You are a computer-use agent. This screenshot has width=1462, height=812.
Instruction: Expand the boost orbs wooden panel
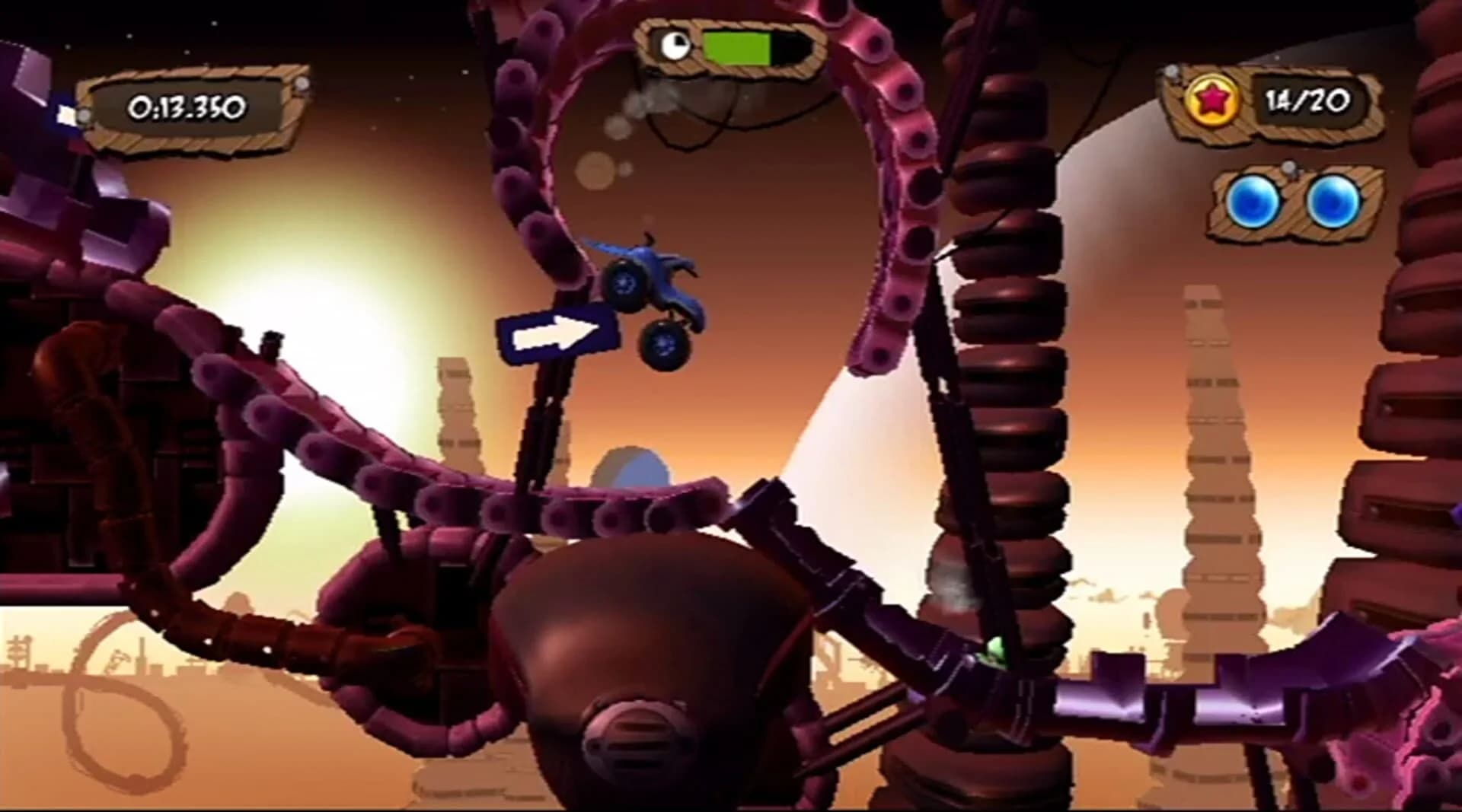pos(1294,204)
